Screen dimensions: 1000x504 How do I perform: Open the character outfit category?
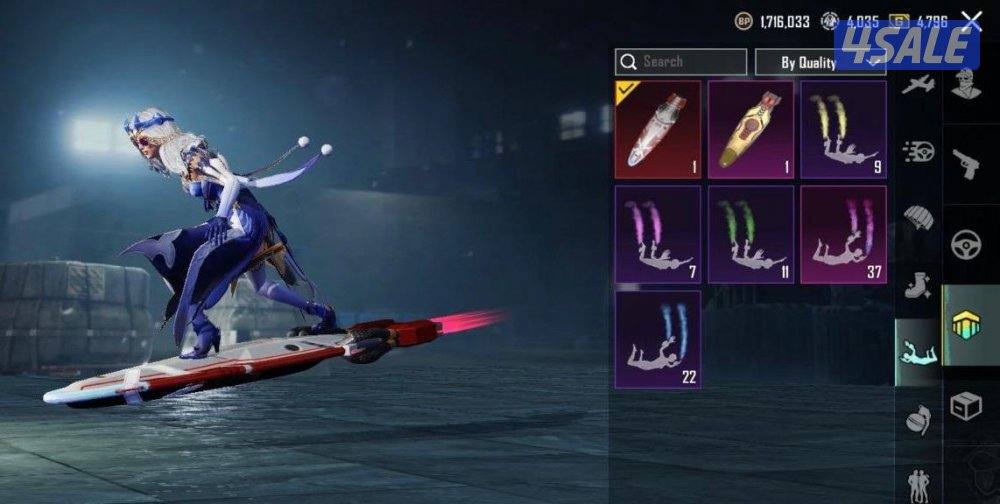coord(966,84)
